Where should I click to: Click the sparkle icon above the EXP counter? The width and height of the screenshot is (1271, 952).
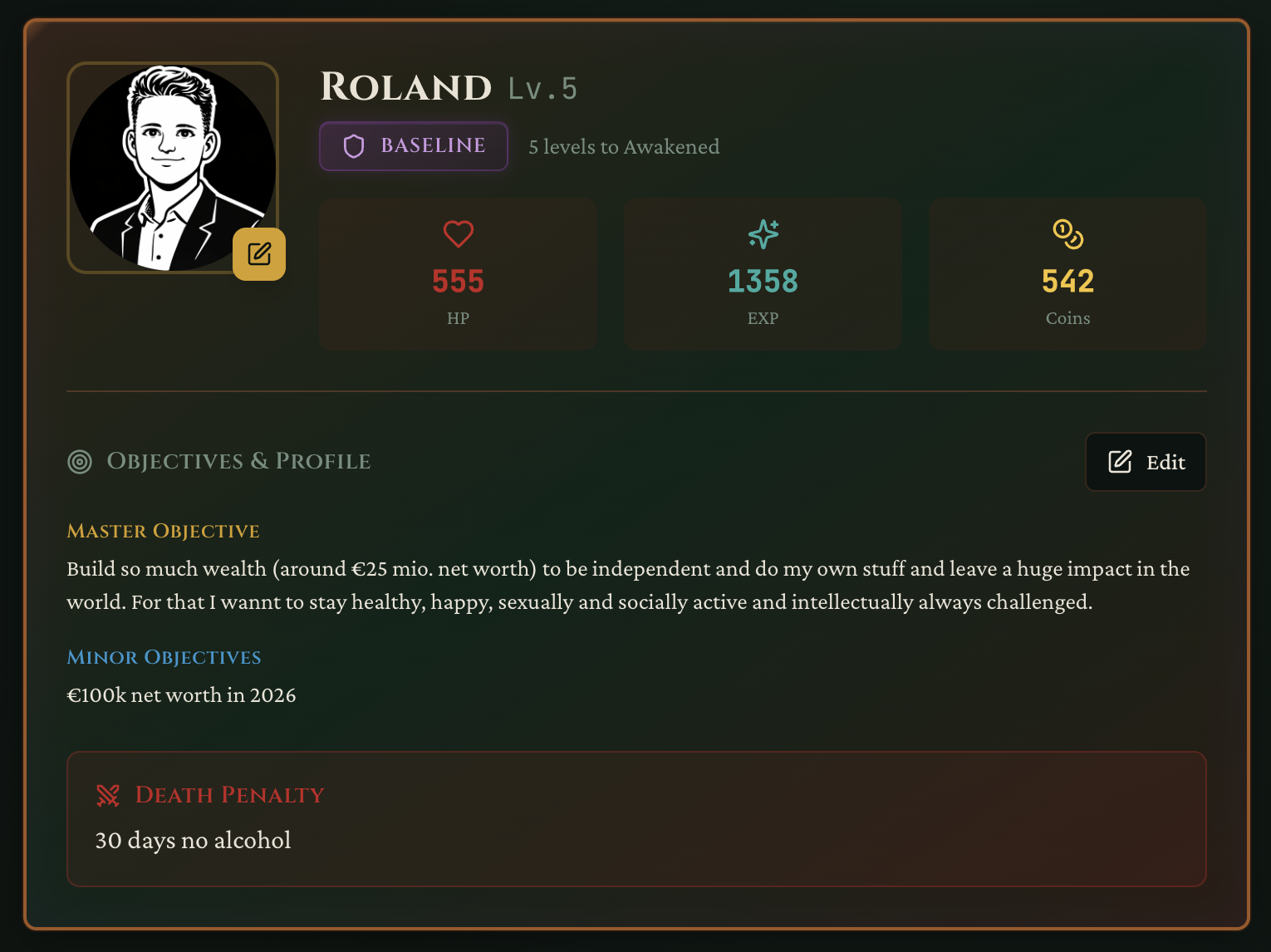tap(762, 233)
